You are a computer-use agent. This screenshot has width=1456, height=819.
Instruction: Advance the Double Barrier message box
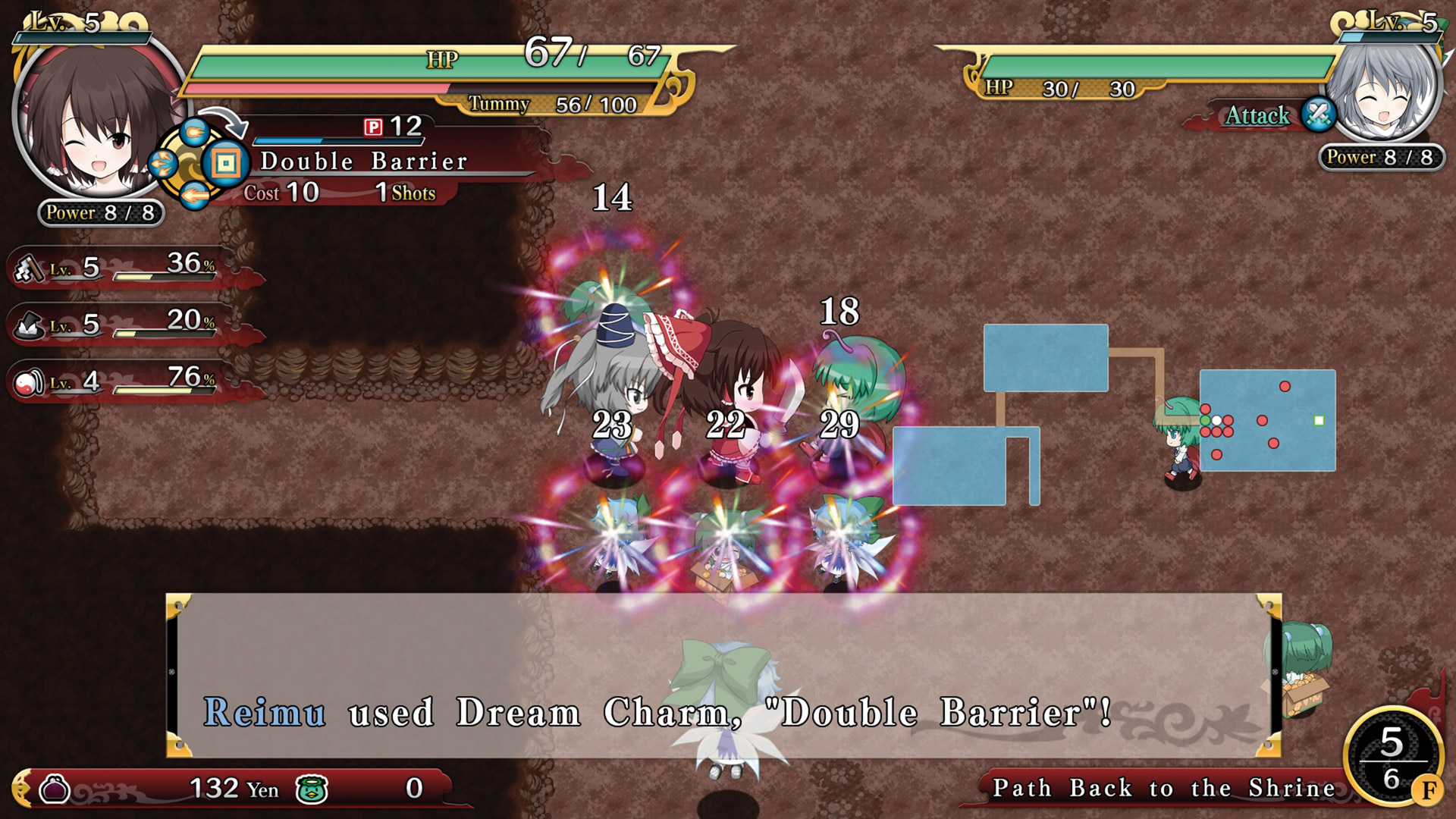click(x=723, y=675)
